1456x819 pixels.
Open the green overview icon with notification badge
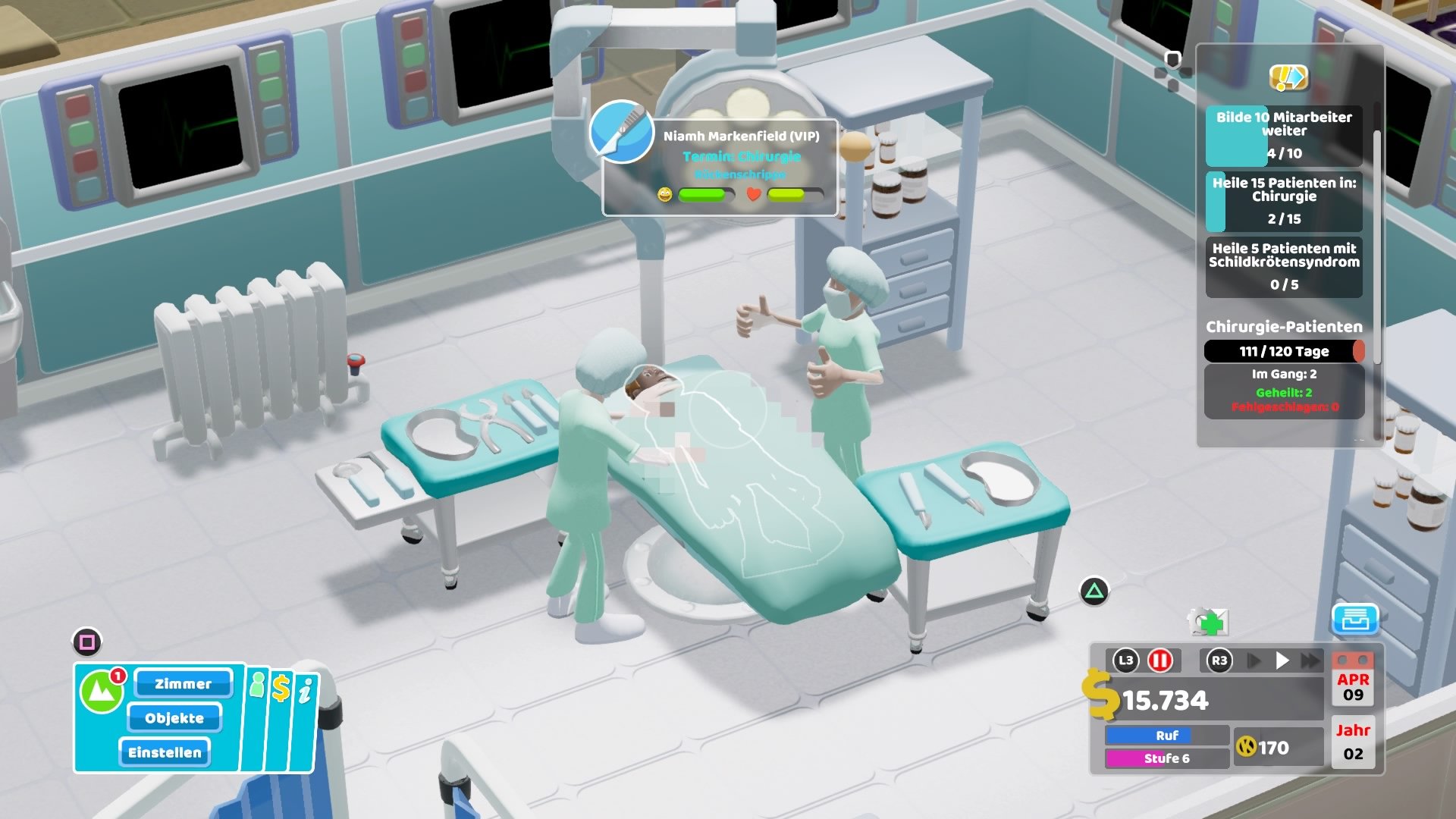click(102, 689)
